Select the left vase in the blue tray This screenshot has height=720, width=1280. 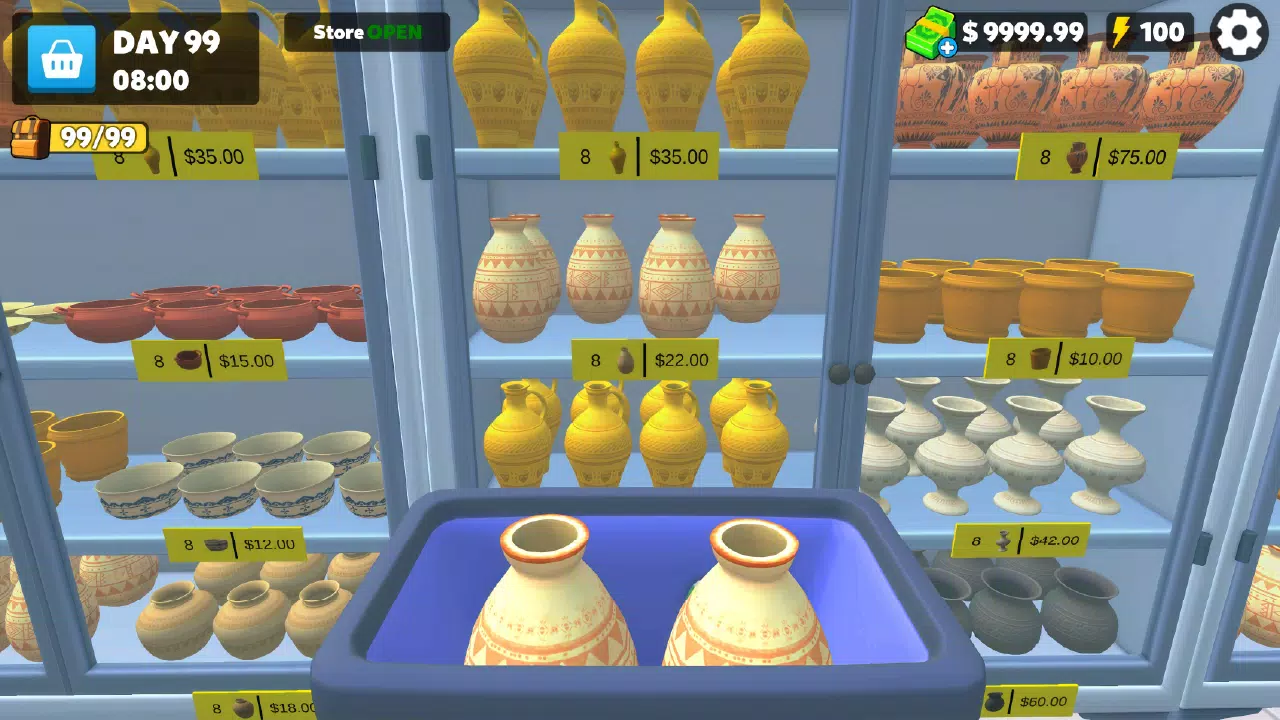tap(550, 600)
